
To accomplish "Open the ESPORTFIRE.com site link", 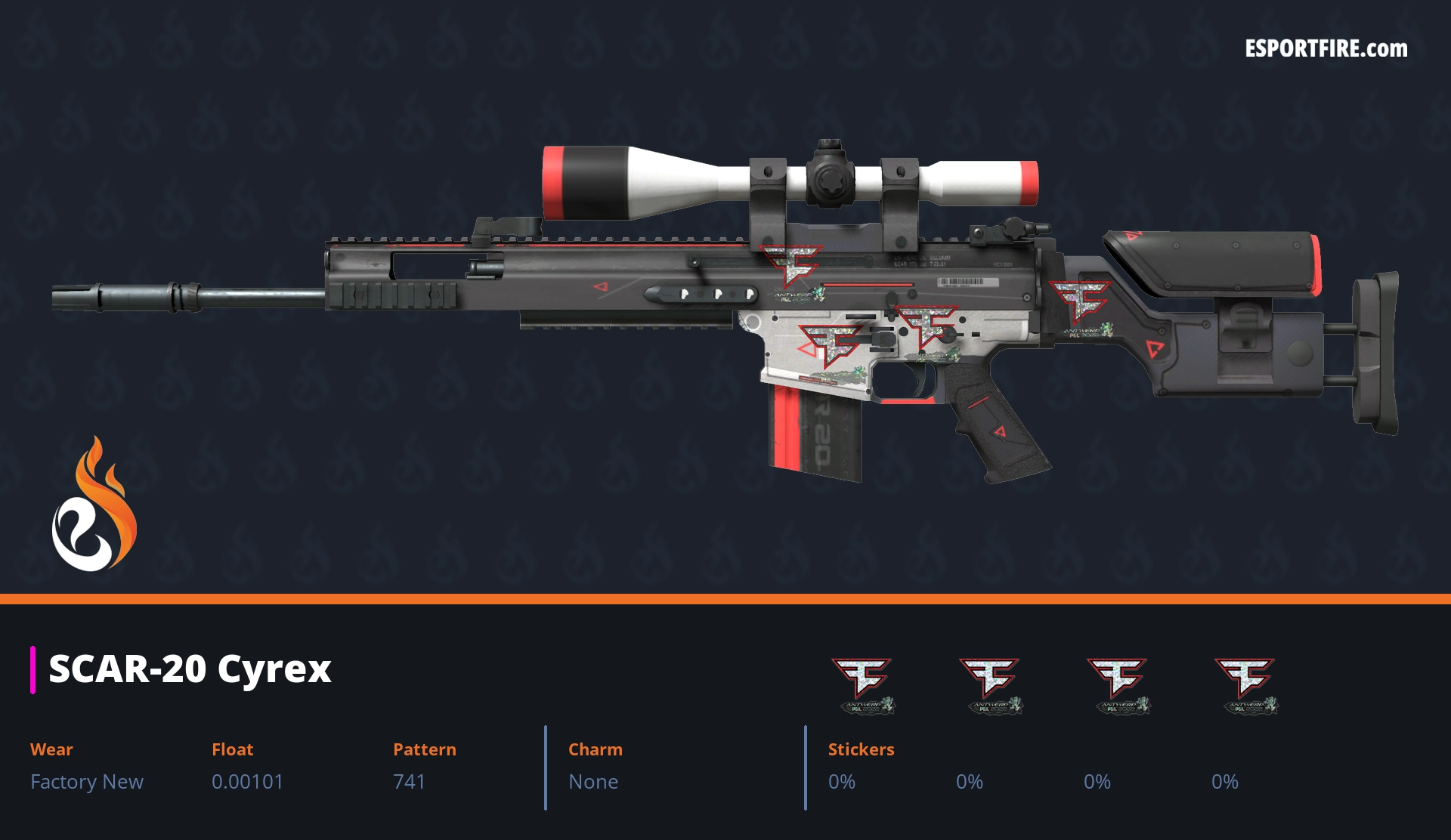I will (x=1326, y=49).
